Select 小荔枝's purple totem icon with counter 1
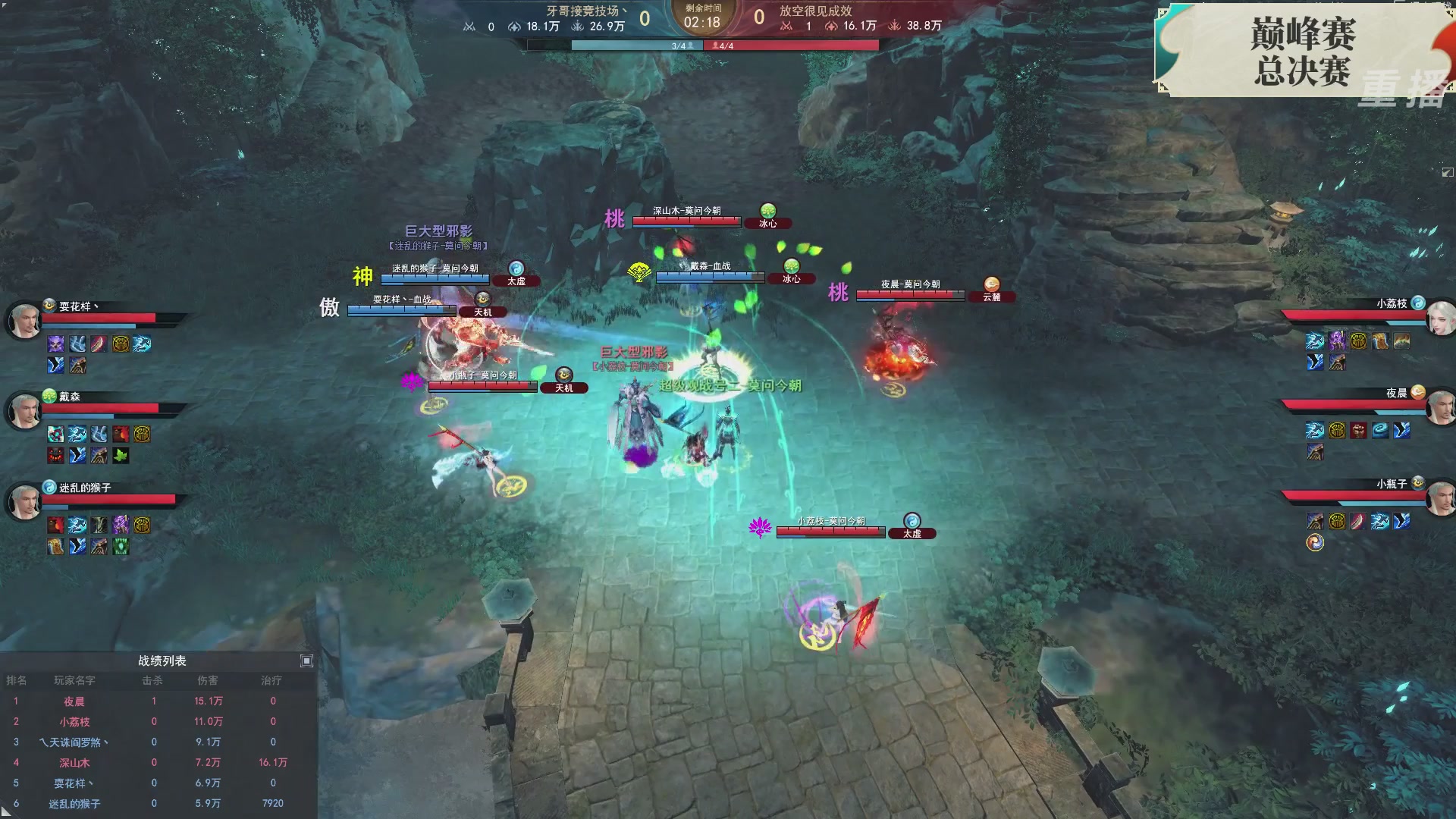Viewport: 1456px width, 819px height. [x=1336, y=342]
